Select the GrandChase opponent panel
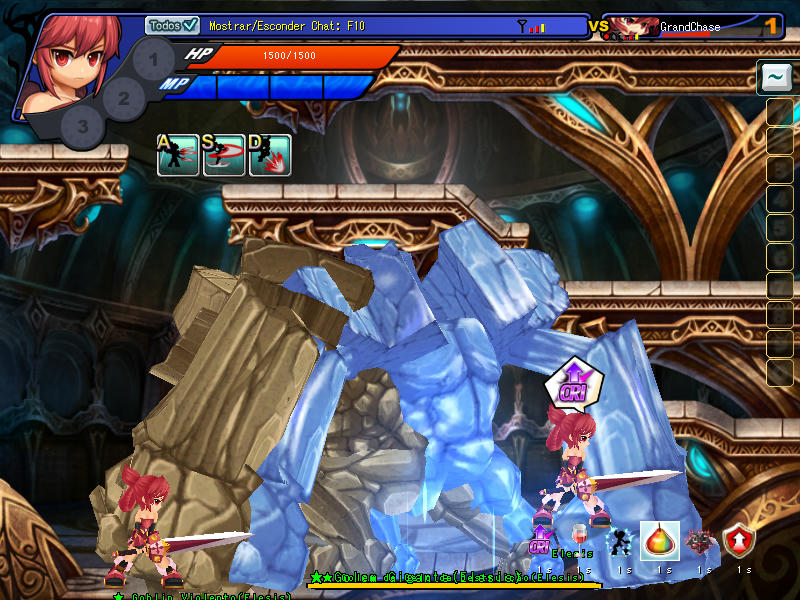800x600 pixels. pos(690,27)
